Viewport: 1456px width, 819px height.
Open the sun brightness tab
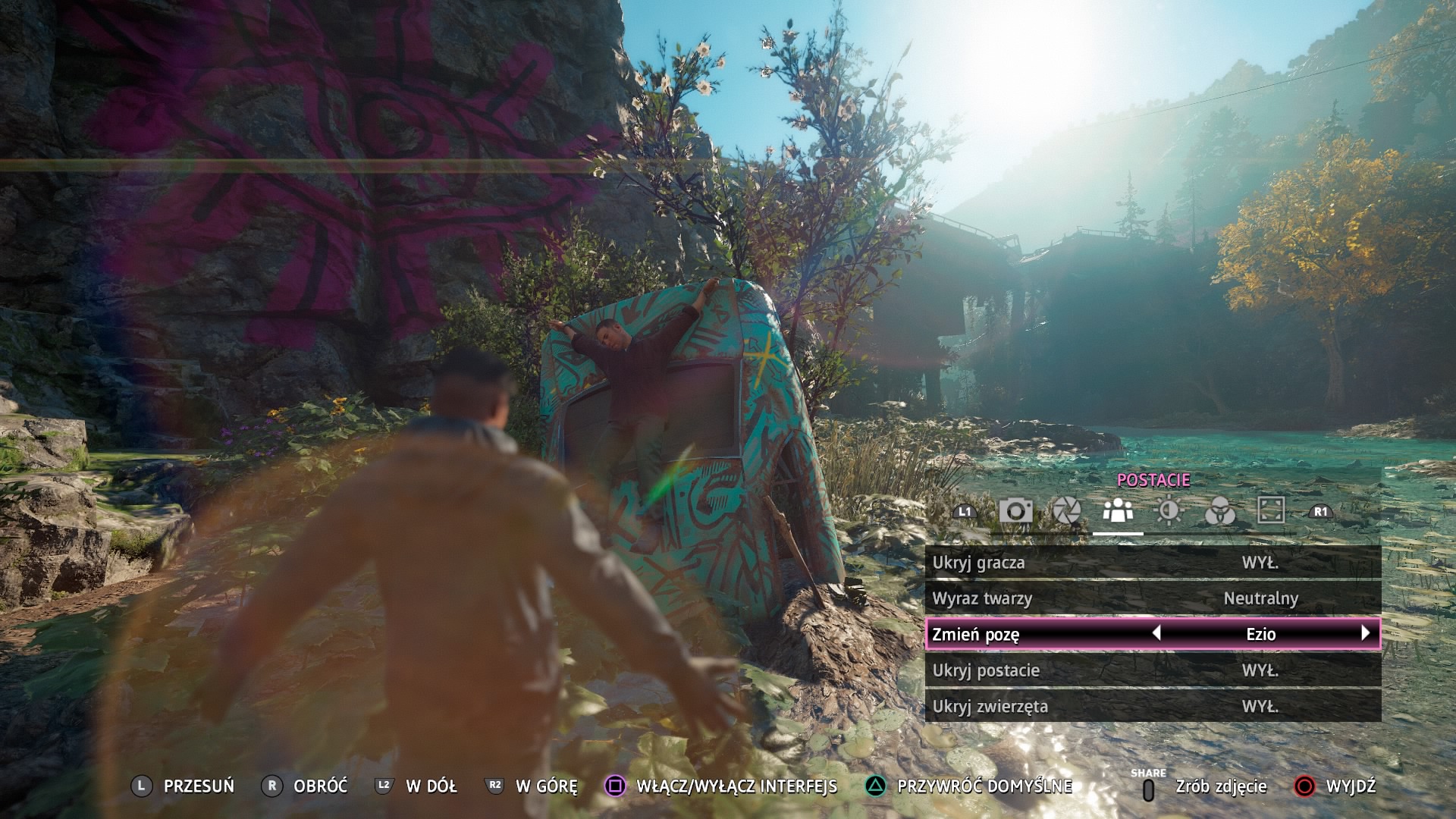[x=1169, y=510]
